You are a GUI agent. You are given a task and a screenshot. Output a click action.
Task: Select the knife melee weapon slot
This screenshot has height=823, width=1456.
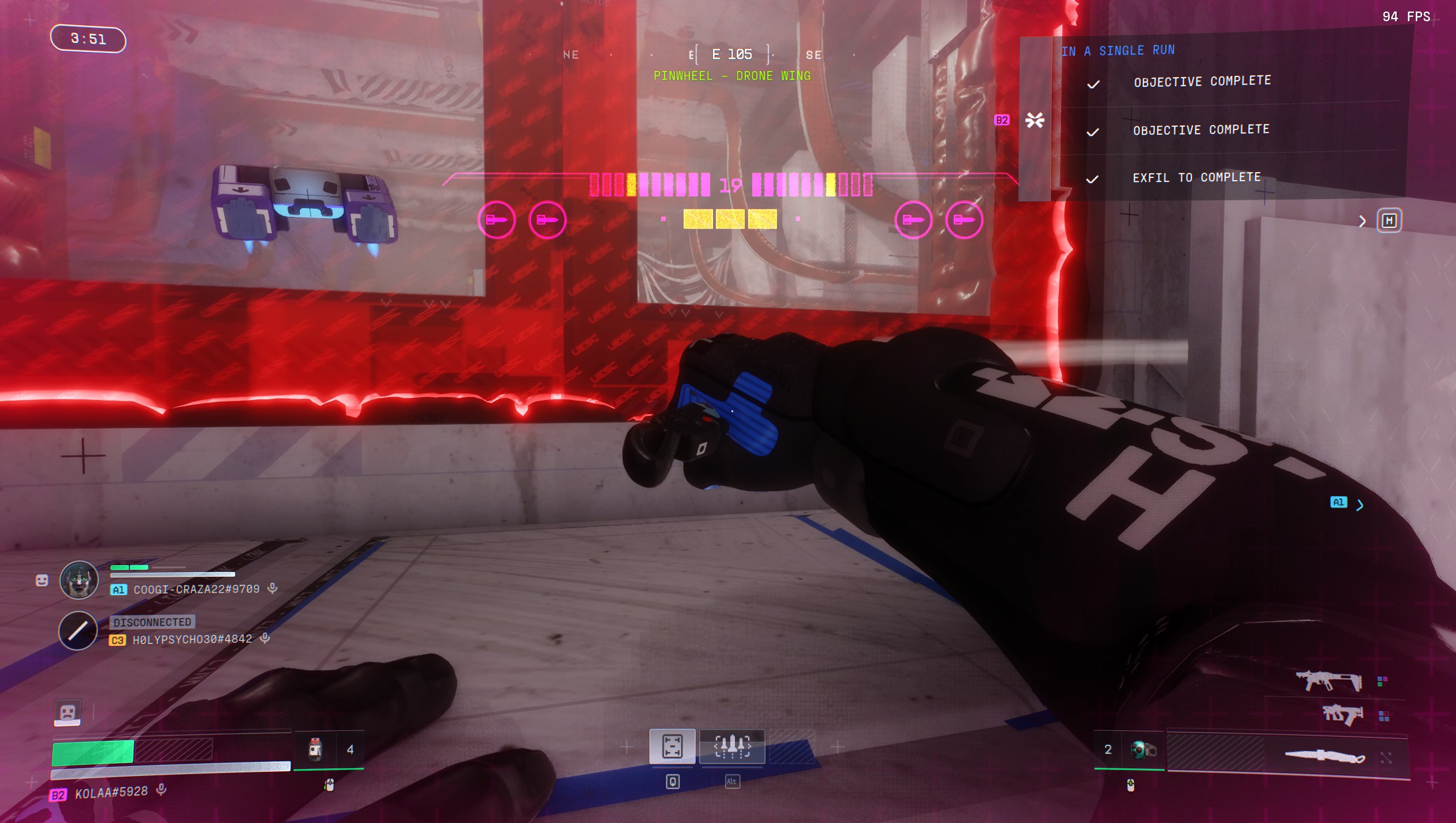[1324, 756]
